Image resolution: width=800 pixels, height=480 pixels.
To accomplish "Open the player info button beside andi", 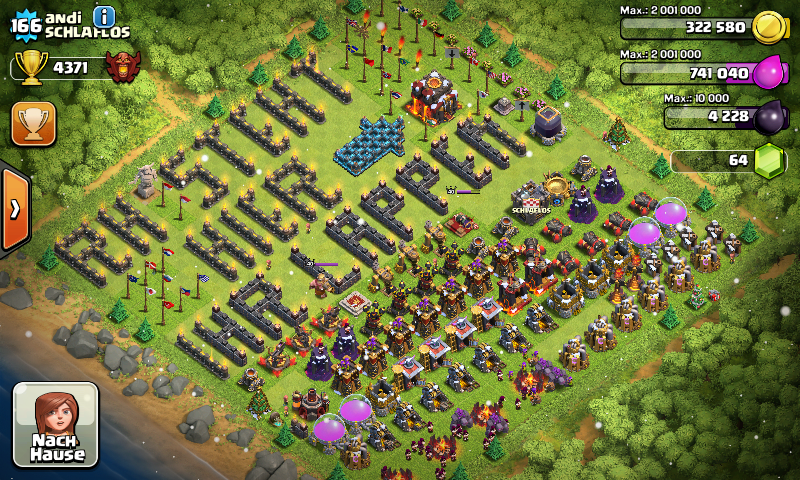I will (x=104, y=16).
